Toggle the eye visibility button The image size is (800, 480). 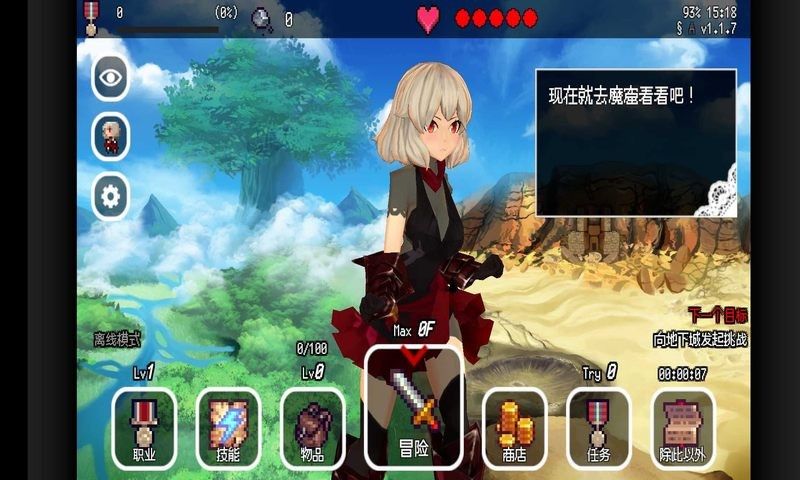(x=111, y=78)
